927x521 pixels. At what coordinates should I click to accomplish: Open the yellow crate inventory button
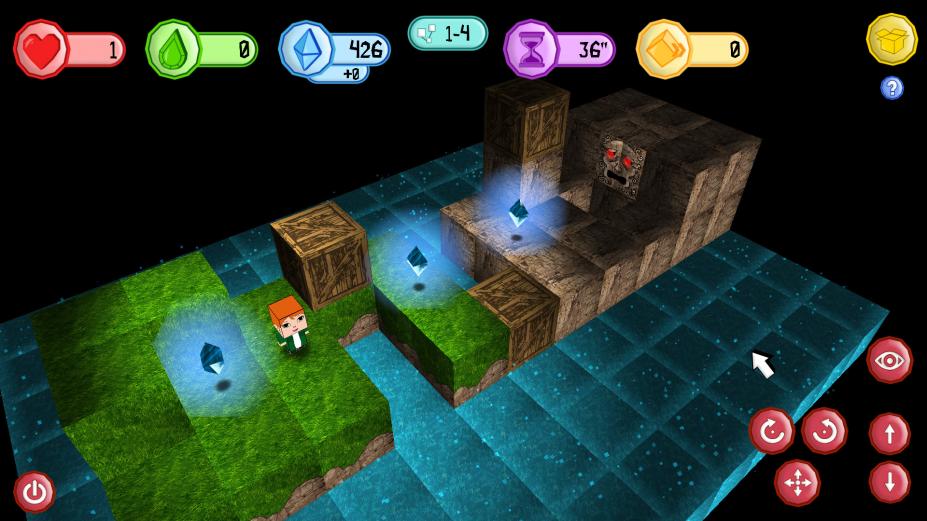890,39
